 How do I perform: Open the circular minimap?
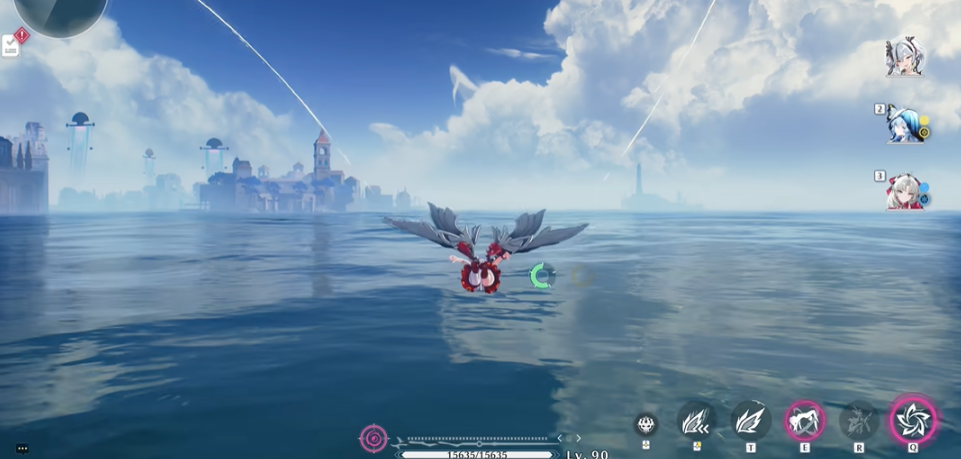point(60,12)
